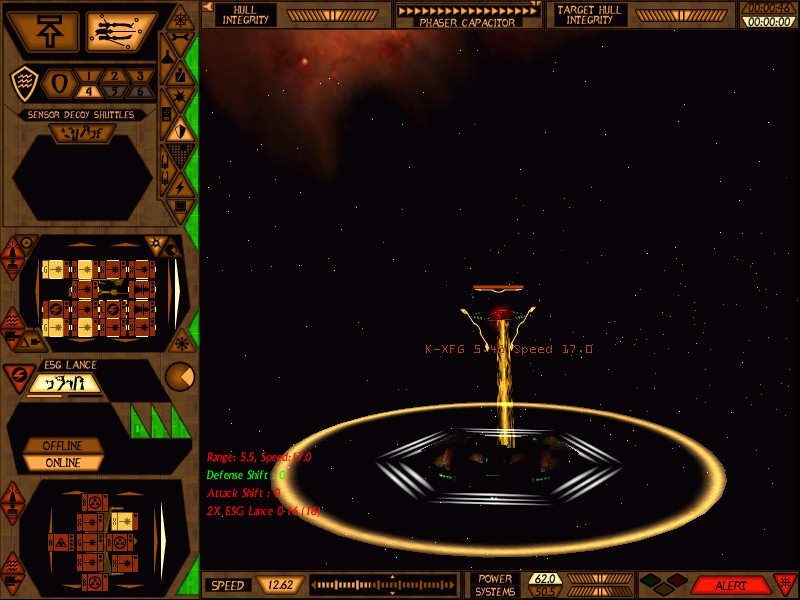Select shield number 4
This screenshot has width=800, height=600.
click(x=91, y=92)
